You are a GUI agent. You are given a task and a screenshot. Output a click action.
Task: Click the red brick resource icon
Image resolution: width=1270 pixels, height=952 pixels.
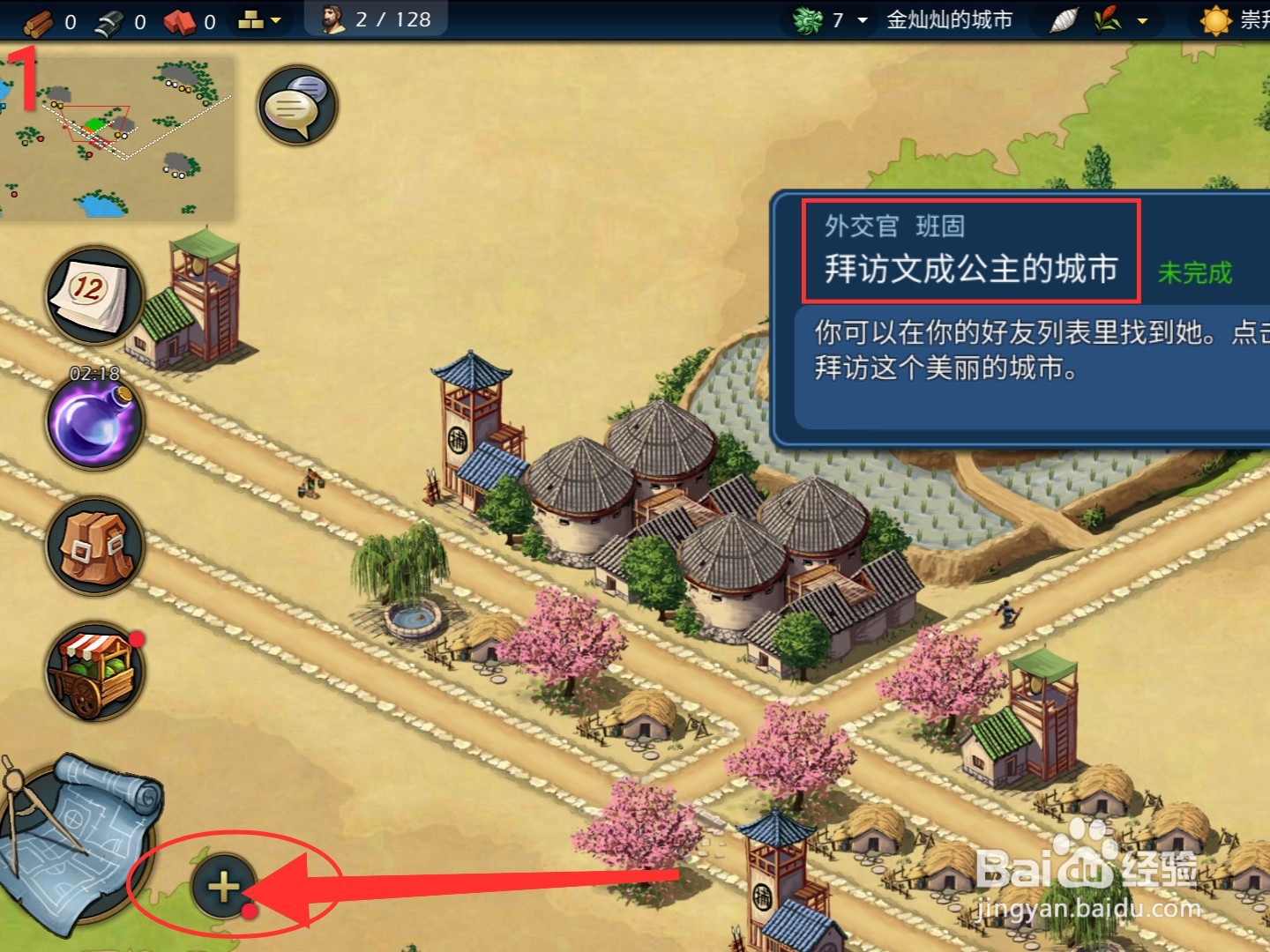tap(183, 19)
